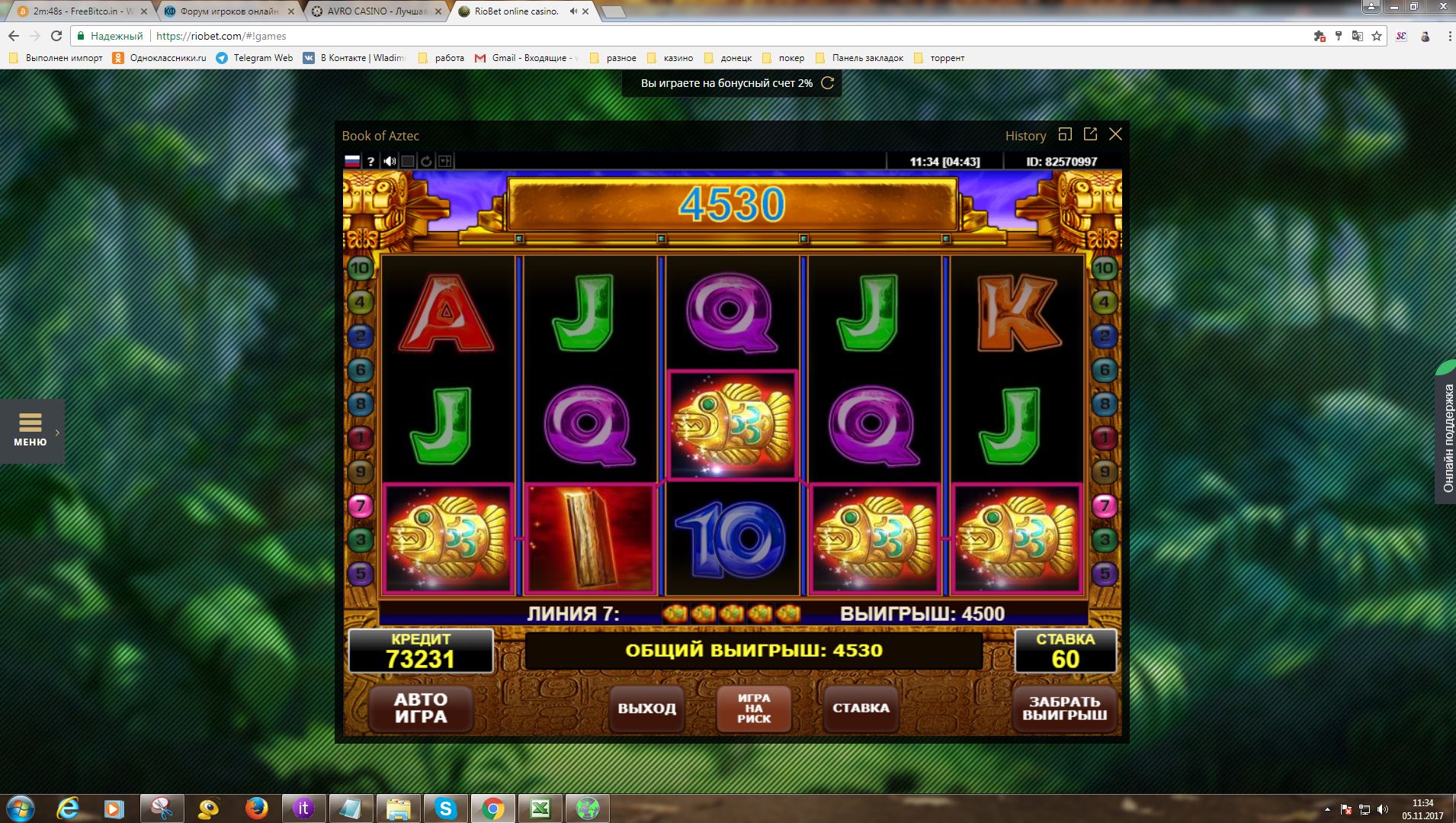Change language via the Russian flag icon
This screenshot has height=823, width=1456.
[x=352, y=161]
